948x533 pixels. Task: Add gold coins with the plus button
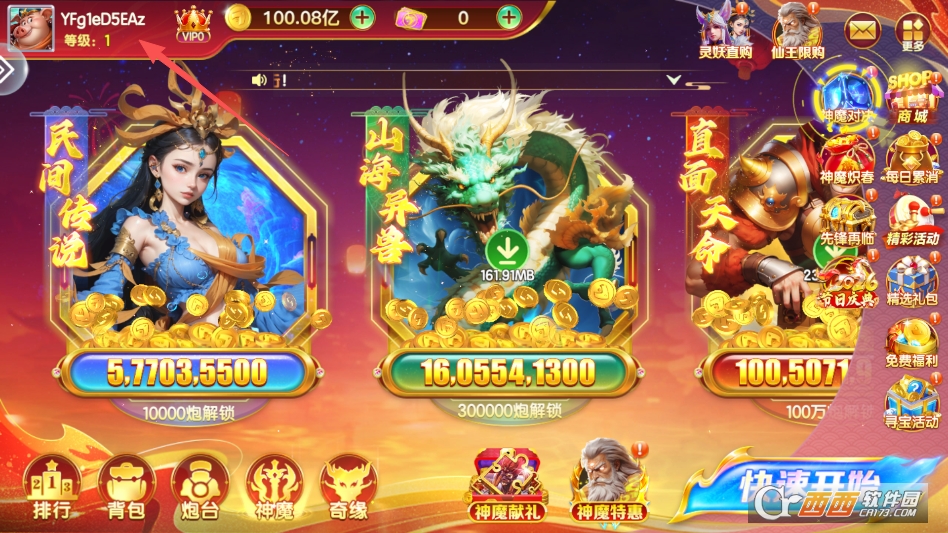[362, 16]
